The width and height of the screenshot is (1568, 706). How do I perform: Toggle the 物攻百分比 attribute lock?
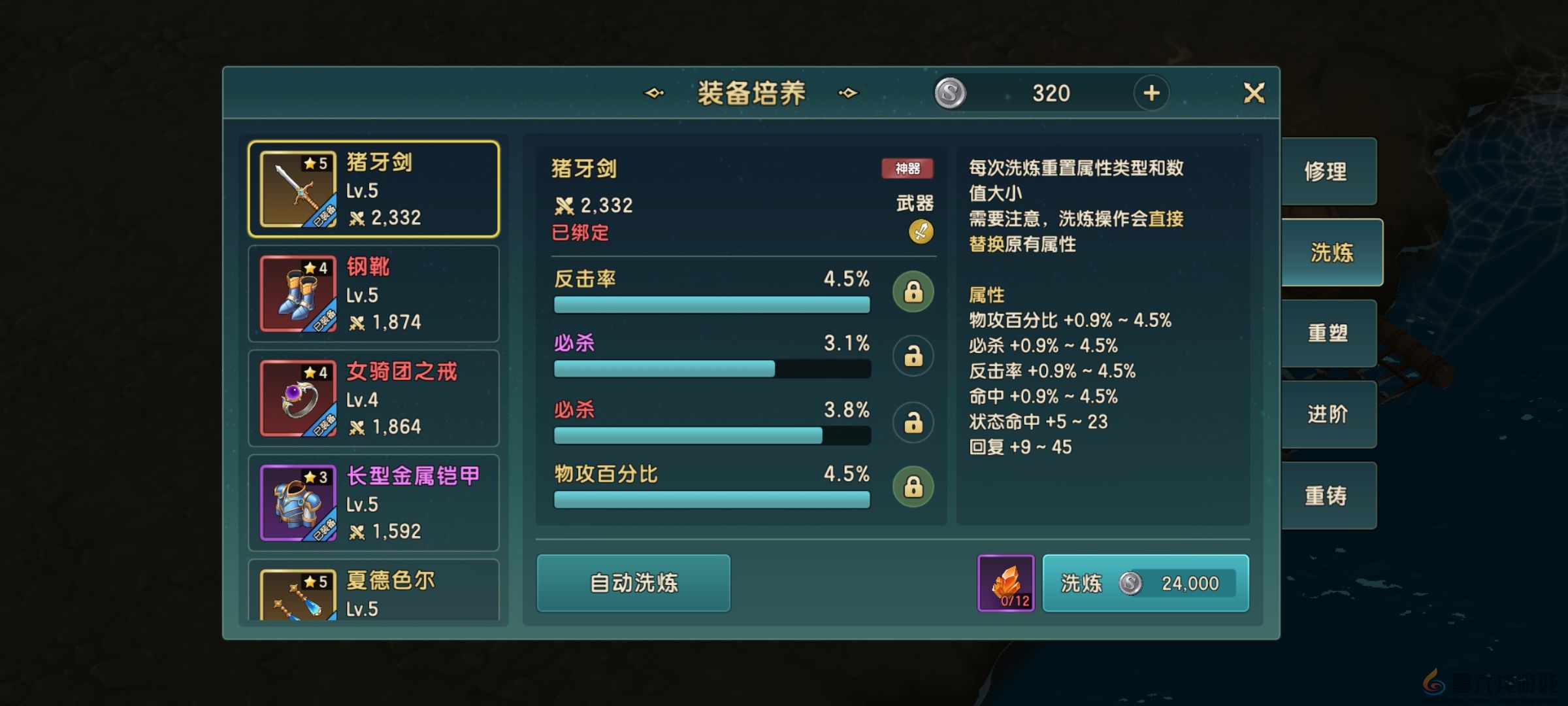[913, 486]
